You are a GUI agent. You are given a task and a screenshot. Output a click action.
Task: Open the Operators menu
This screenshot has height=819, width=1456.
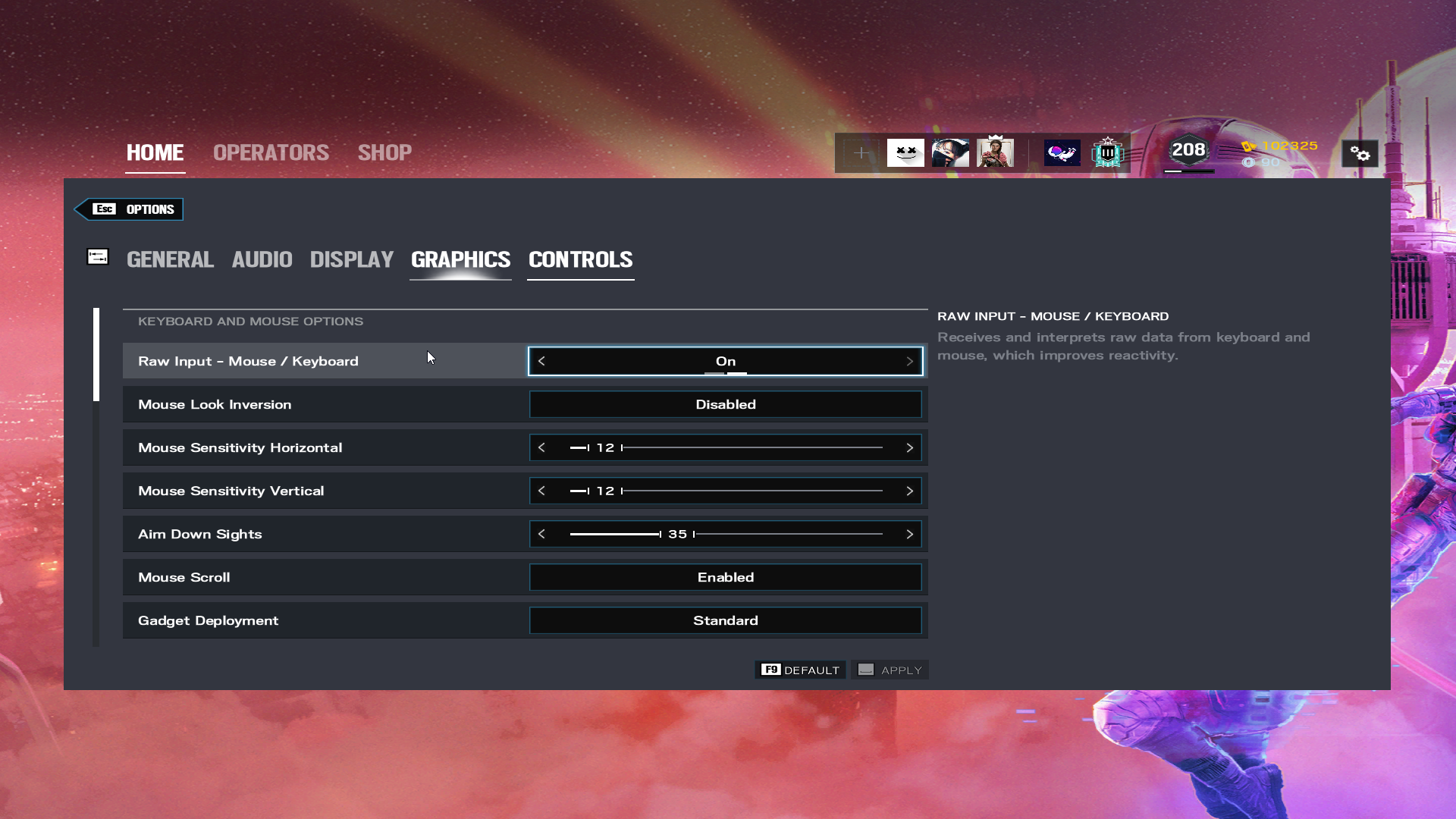pyautogui.click(x=271, y=153)
